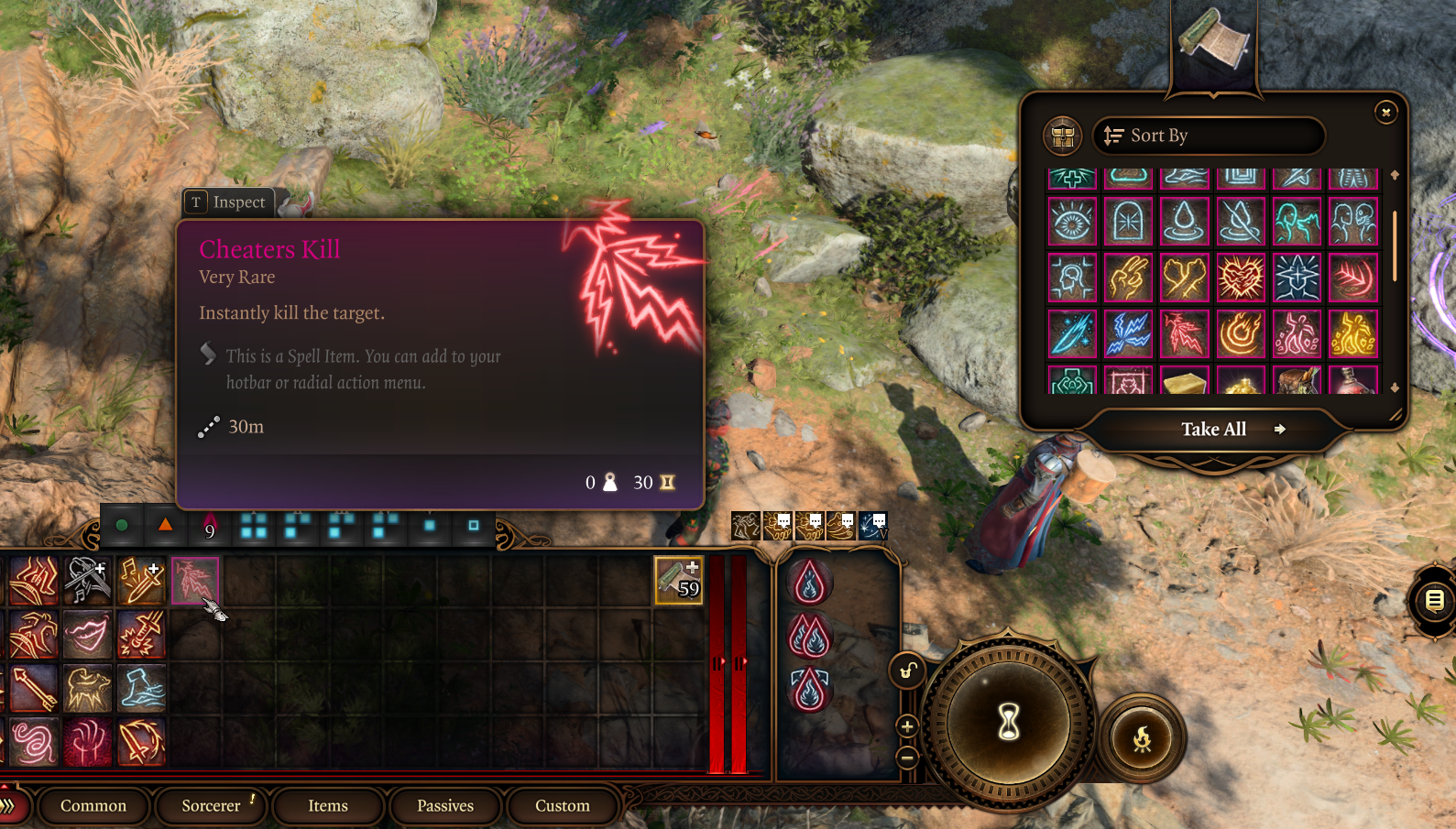Viewport: 1456px width, 829px height.
Task: Select the Custom hotbar tab
Action: point(563,806)
